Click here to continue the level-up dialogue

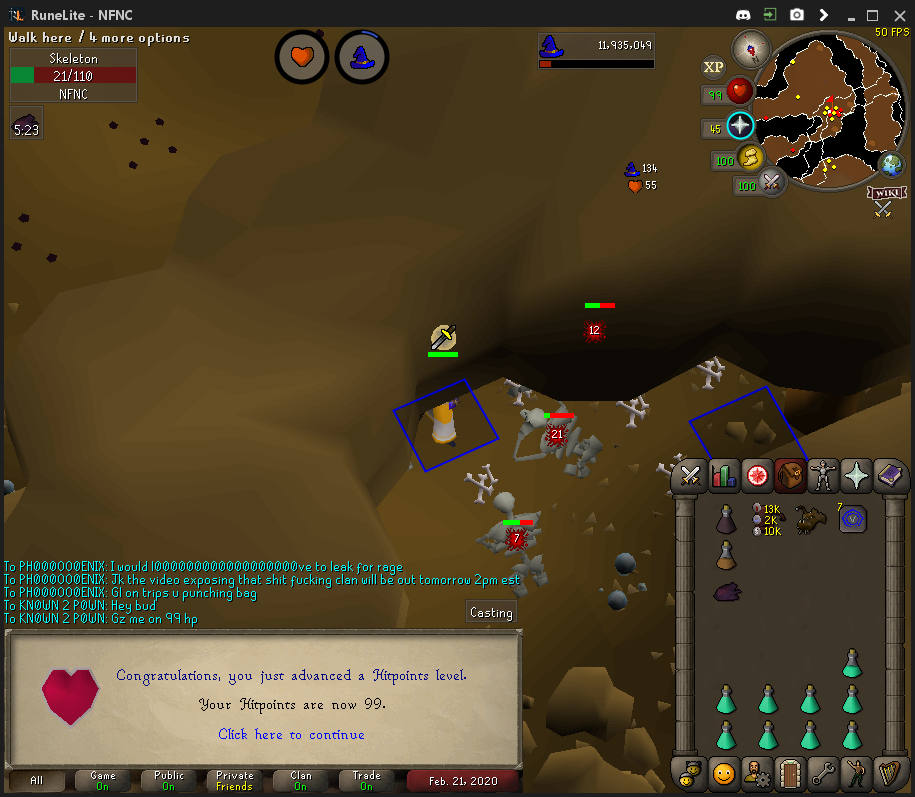pos(291,735)
